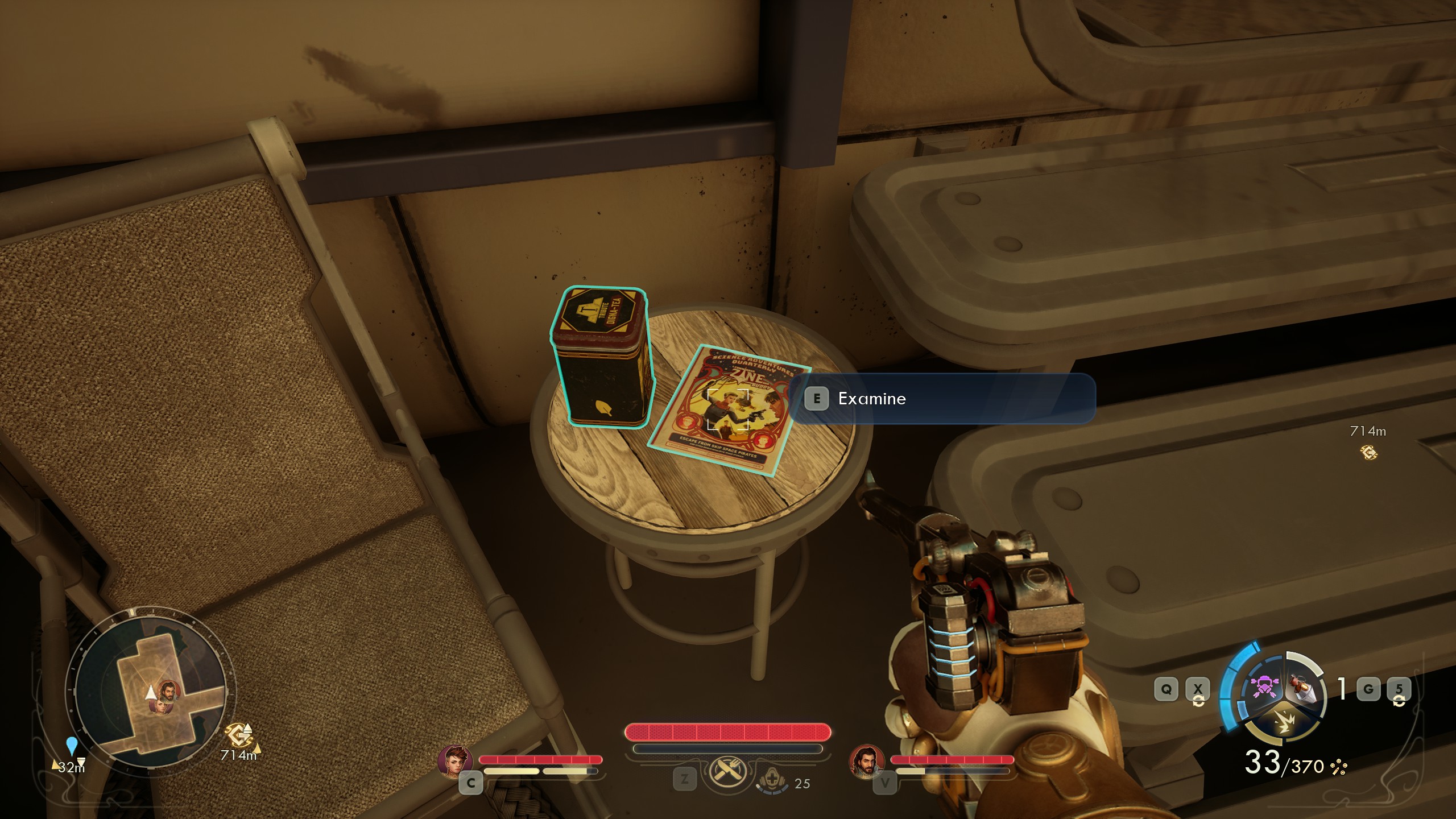Image resolution: width=1456 pixels, height=819 pixels.
Task: Click the grenade flask icon on the weapon wheel
Action: pyautogui.click(x=1302, y=687)
